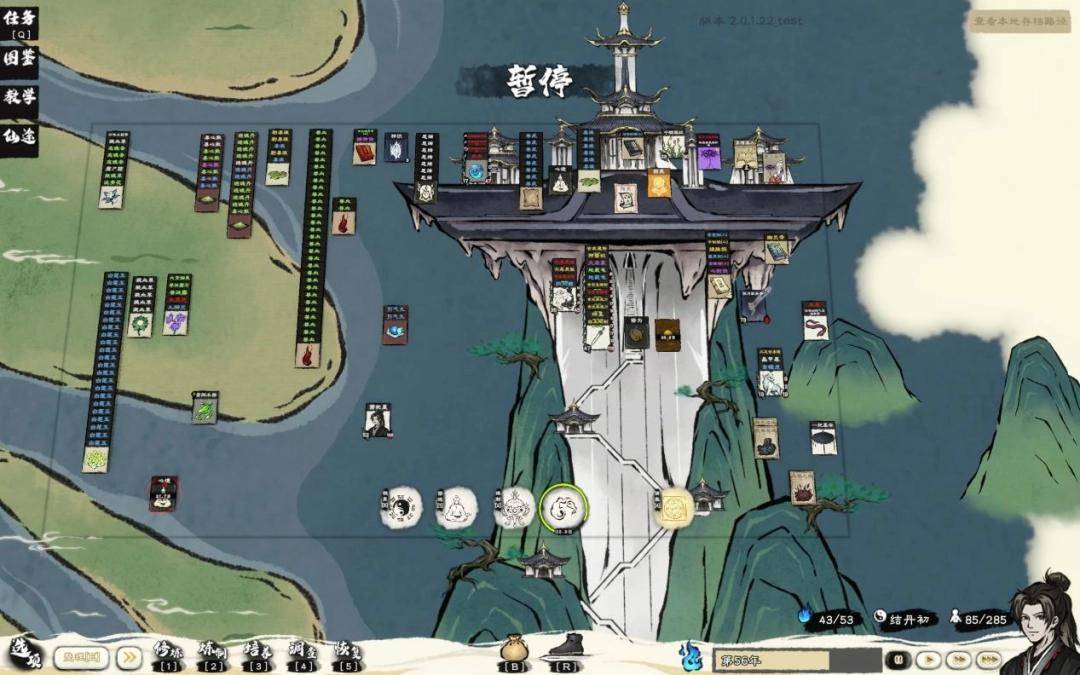This screenshot has width=1080, height=675.
Task: Pause the game with the pause button
Action: 899,660
